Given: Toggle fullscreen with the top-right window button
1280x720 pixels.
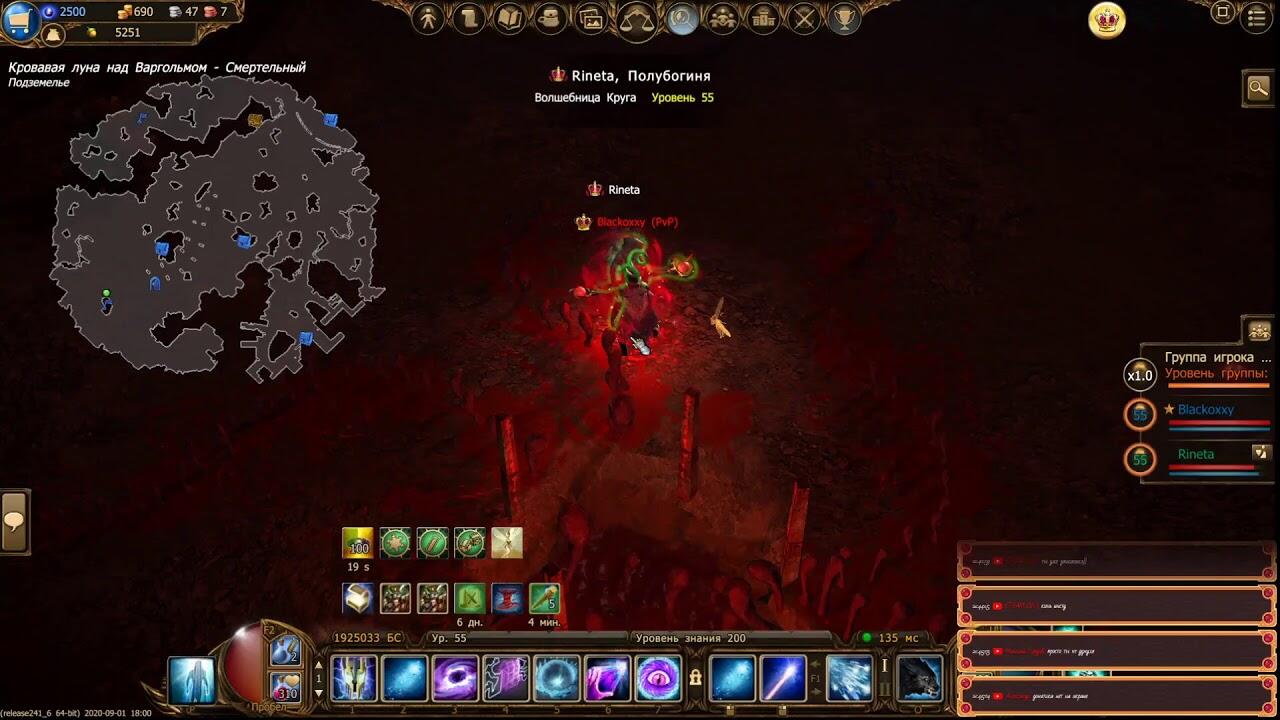Looking at the screenshot, I should pos(1222,13).
